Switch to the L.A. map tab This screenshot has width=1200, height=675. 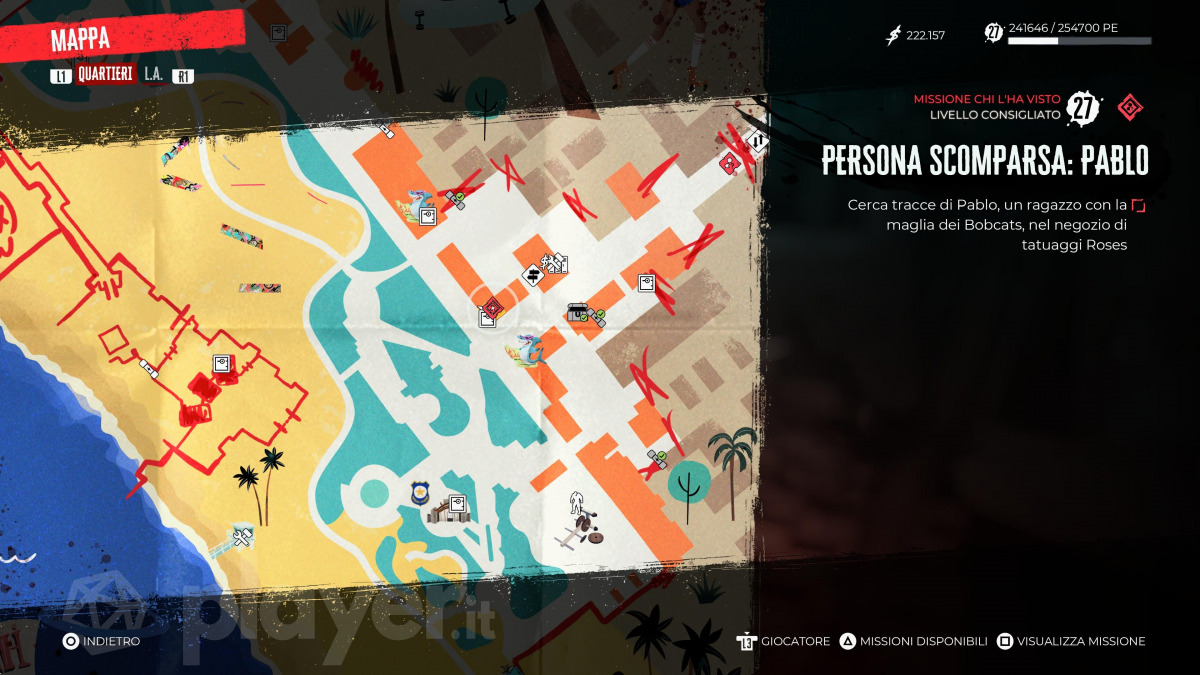(153, 75)
